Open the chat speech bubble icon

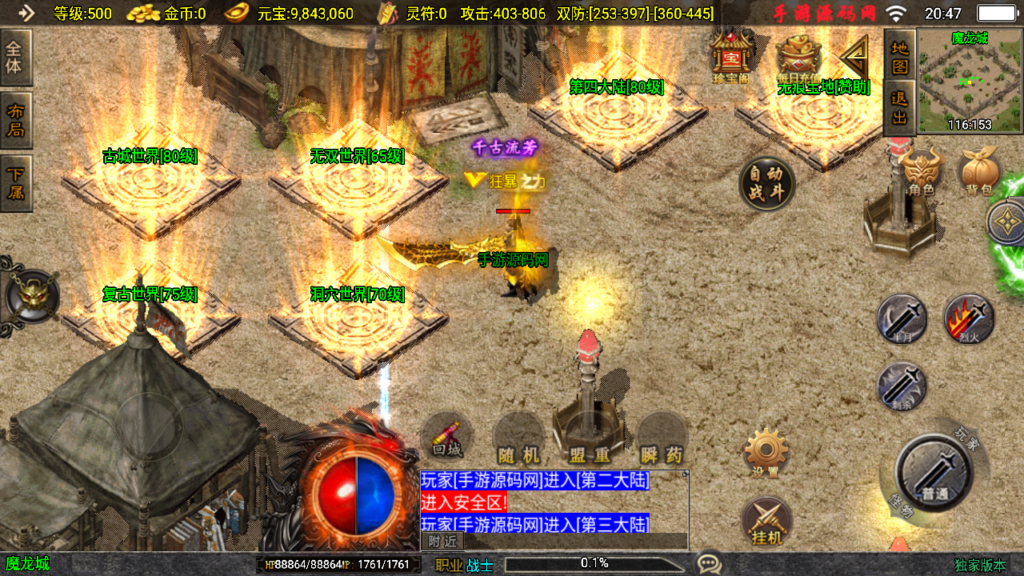[x=709, y=564]
